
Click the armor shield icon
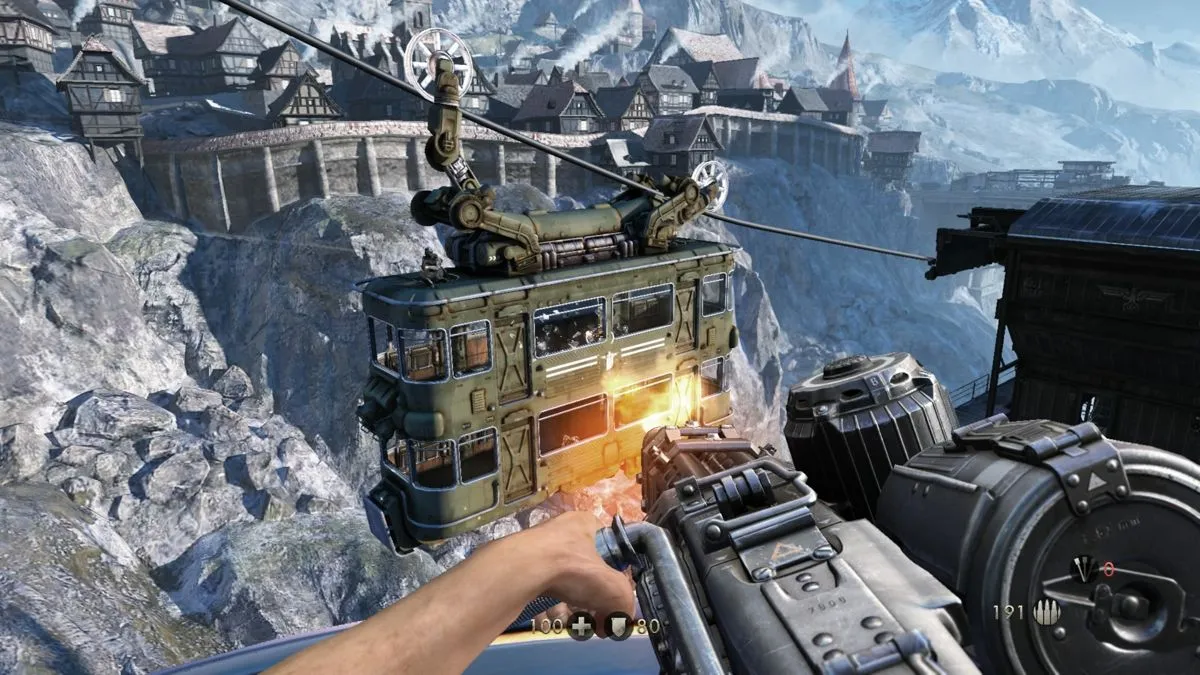tap(620, 627)
